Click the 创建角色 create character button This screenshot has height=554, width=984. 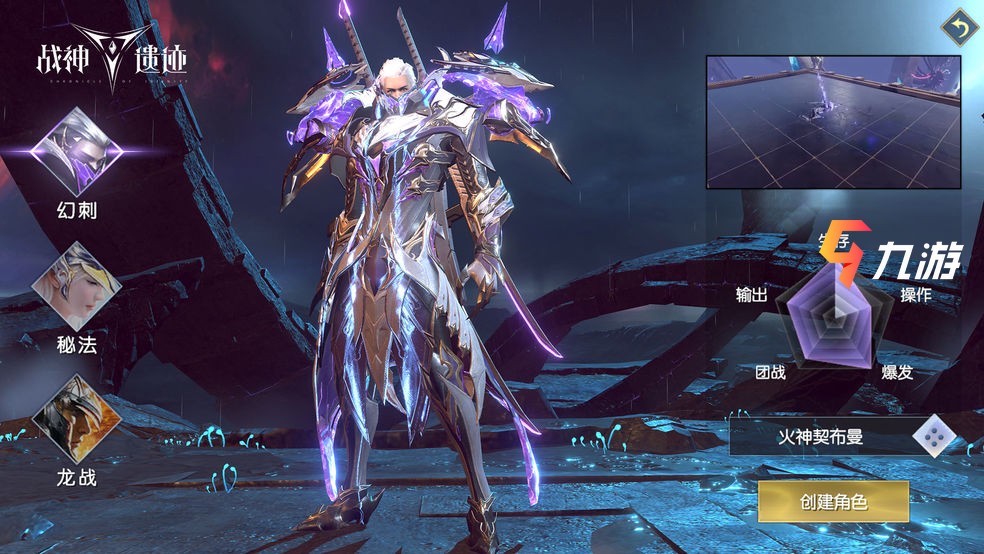point(832,501)
